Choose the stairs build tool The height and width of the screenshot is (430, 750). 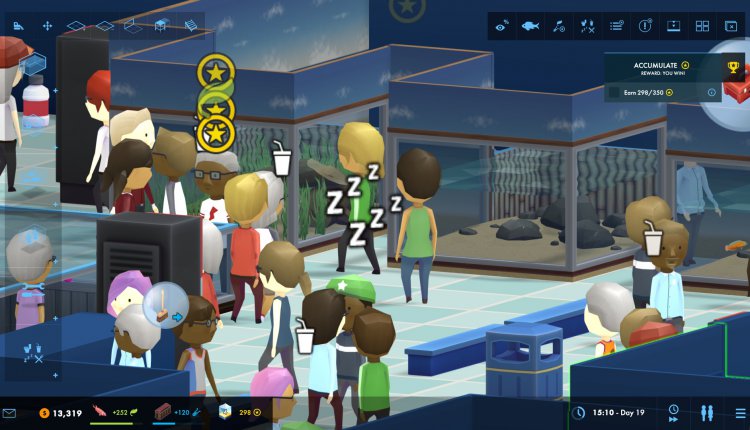tap(191, 25)
